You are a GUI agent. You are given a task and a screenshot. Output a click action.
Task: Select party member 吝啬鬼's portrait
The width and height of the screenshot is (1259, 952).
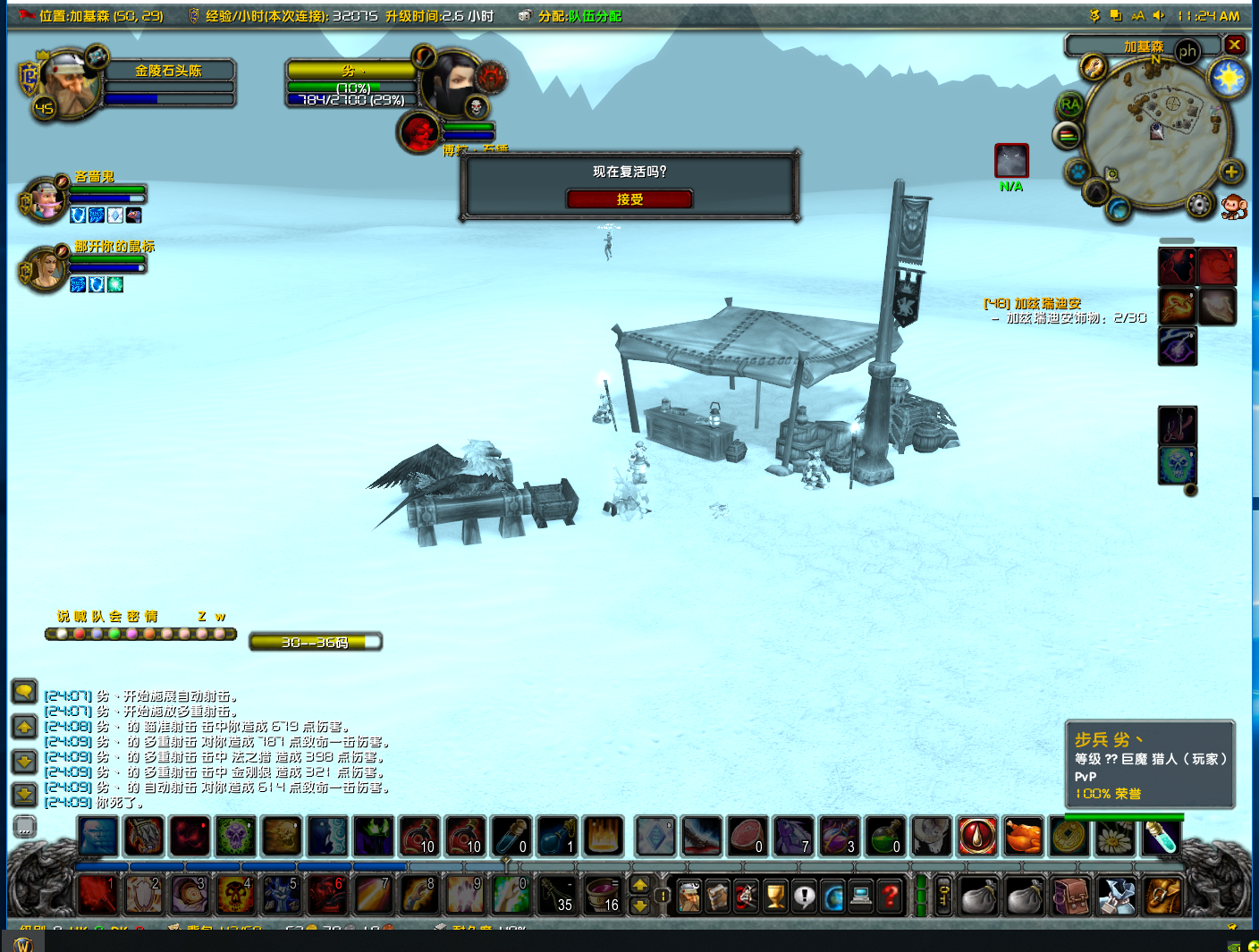tap(44, 199)
